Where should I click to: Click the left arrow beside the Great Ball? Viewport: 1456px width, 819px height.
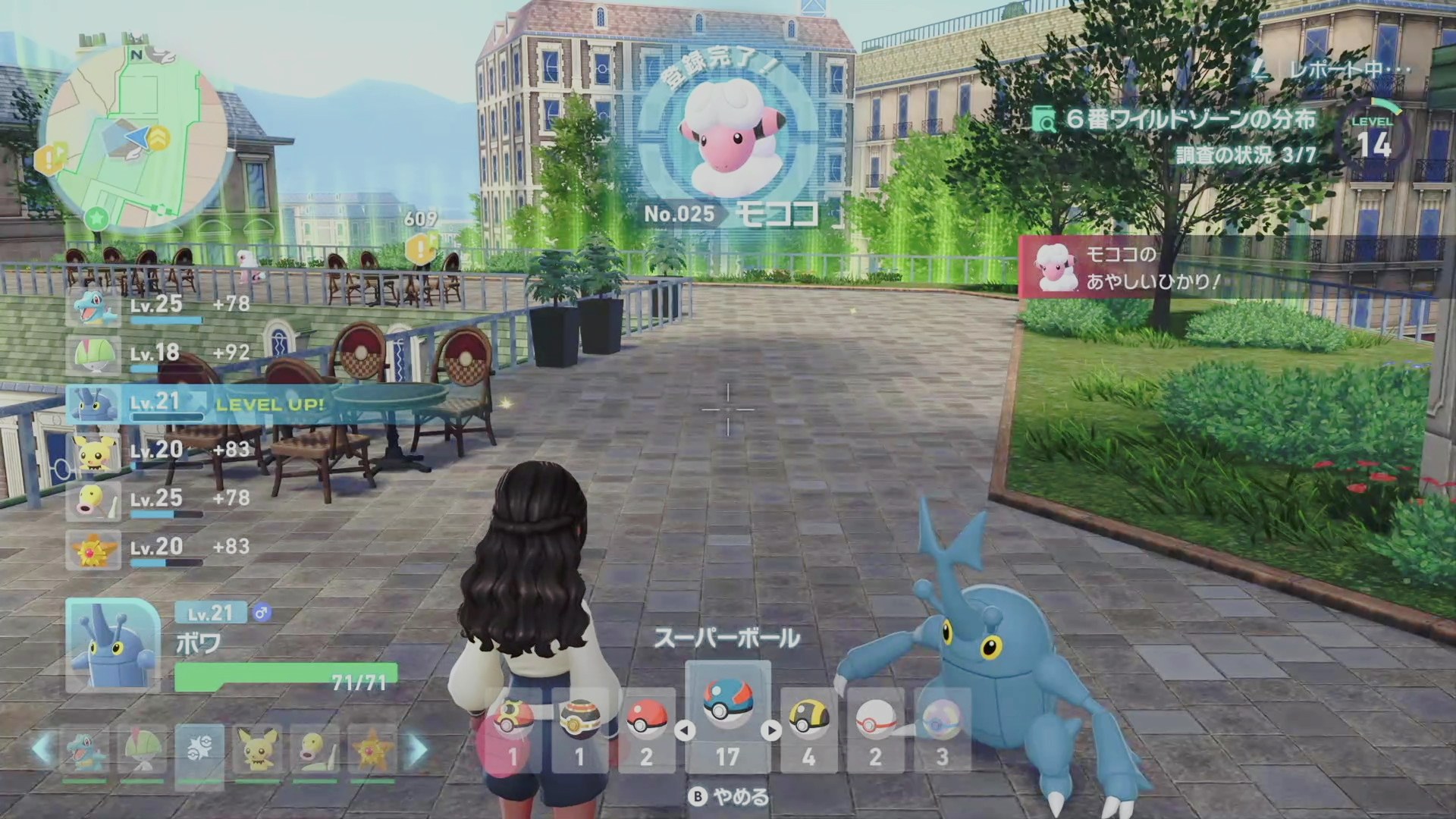pyautogui.click(x=685, y=730)
